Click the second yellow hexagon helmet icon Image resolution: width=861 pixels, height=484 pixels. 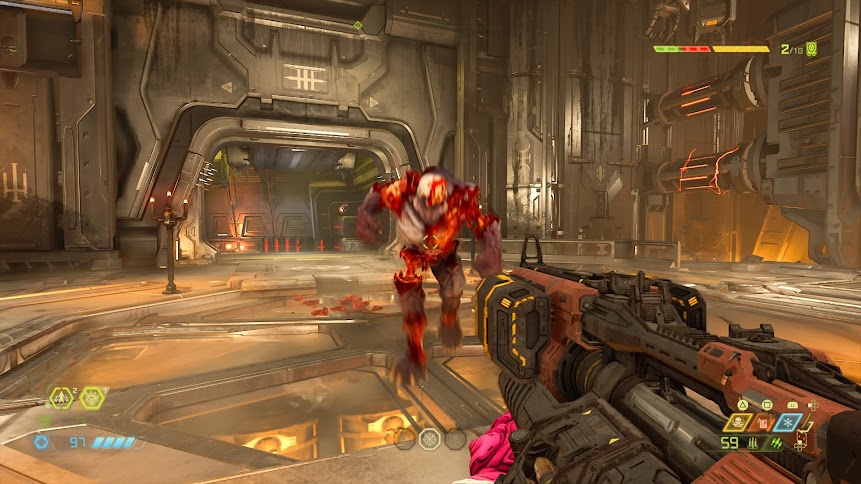pyautogui.click(x=92, y=398)
